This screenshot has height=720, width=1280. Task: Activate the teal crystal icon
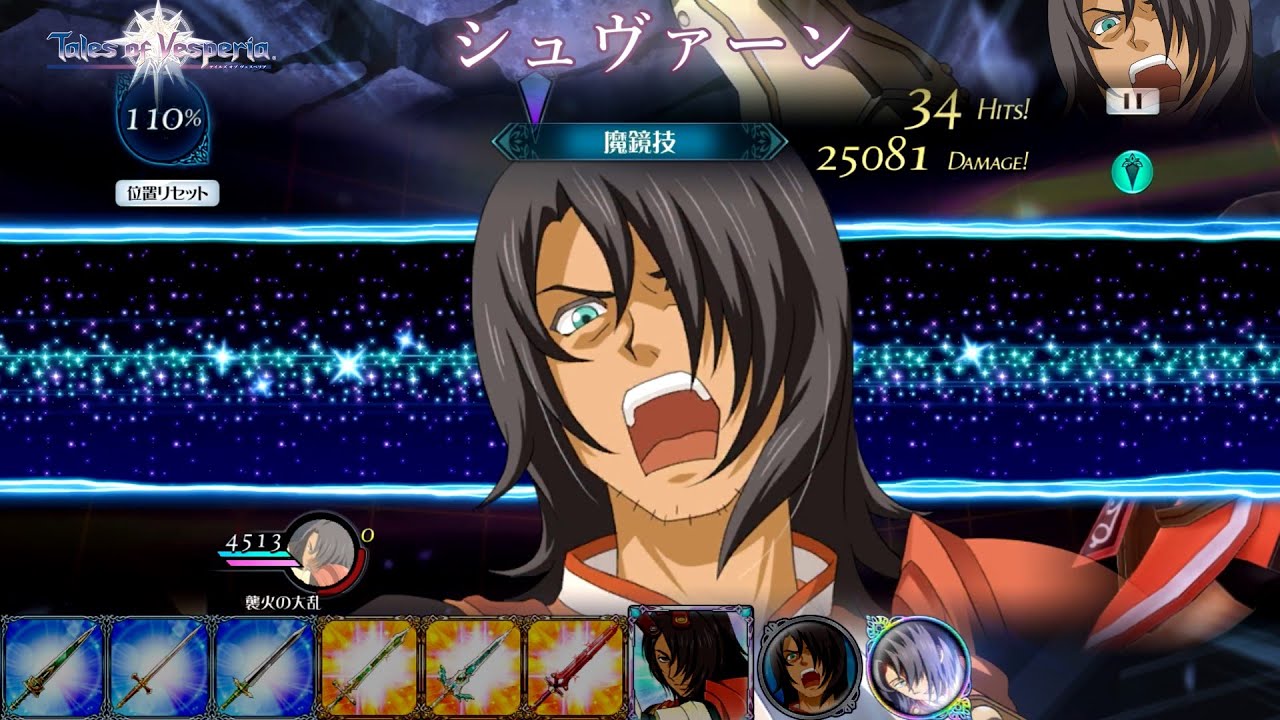pos(1132,172)
